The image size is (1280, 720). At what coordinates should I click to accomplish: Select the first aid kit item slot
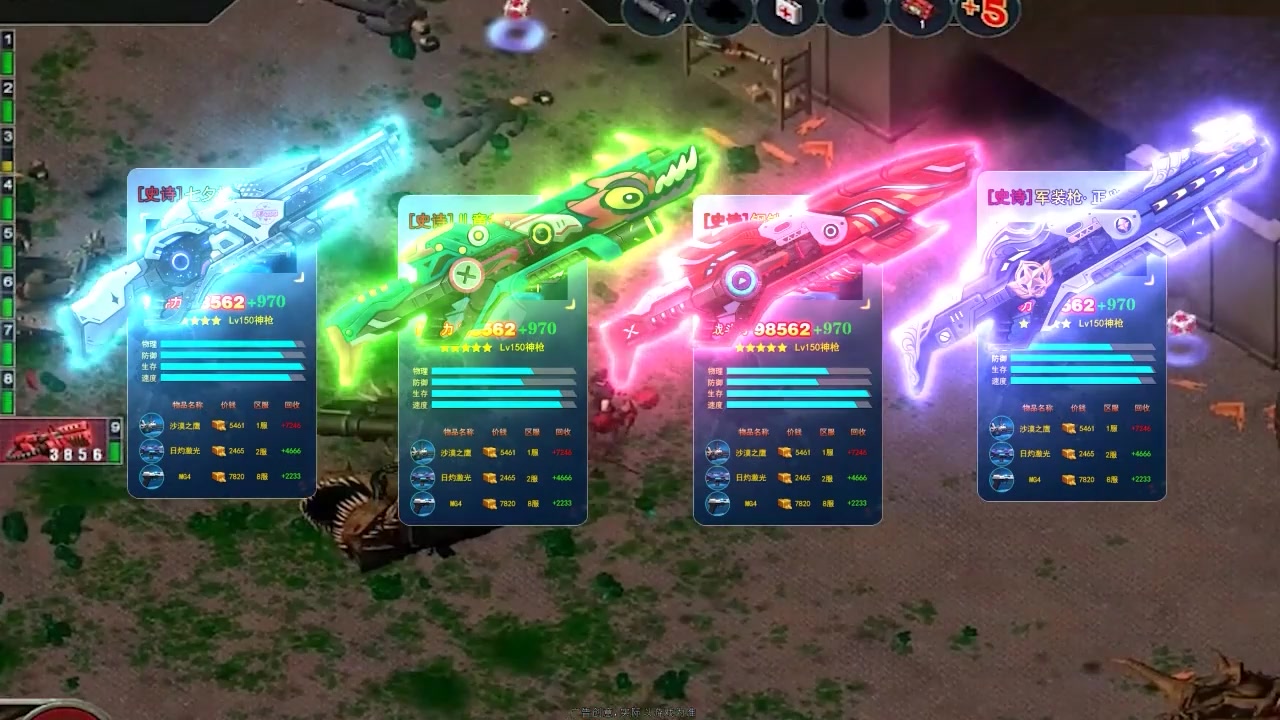click(786, 13)
